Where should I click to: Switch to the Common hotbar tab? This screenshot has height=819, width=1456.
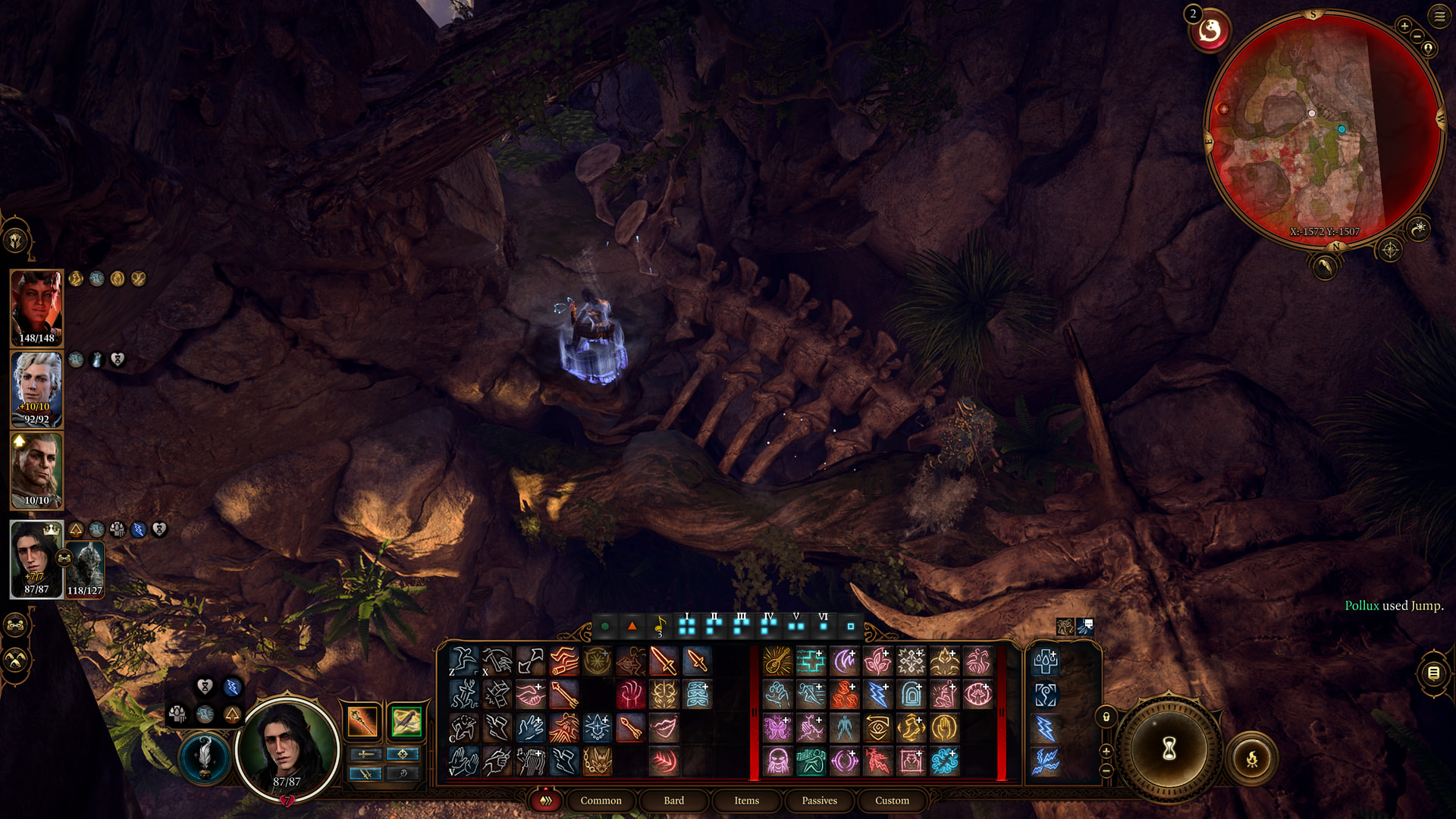(x=601, y=800)
